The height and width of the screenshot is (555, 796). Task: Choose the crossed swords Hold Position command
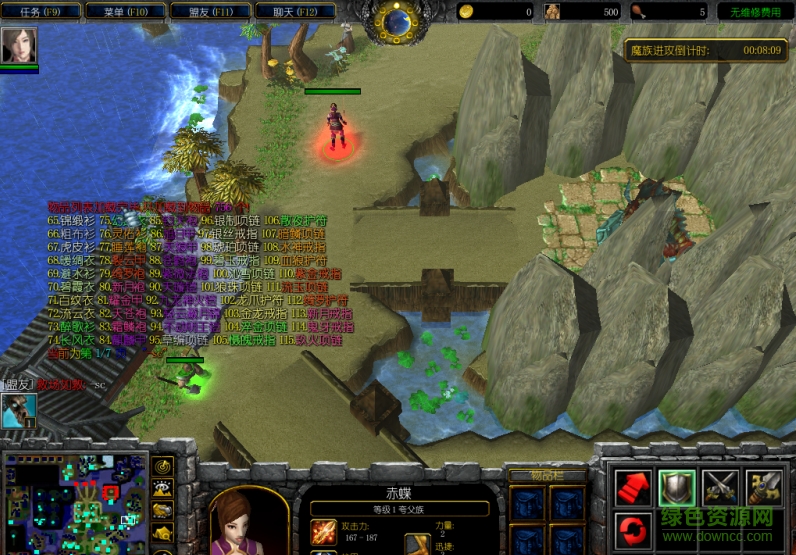pyautogui.click(x=720, y=487)
